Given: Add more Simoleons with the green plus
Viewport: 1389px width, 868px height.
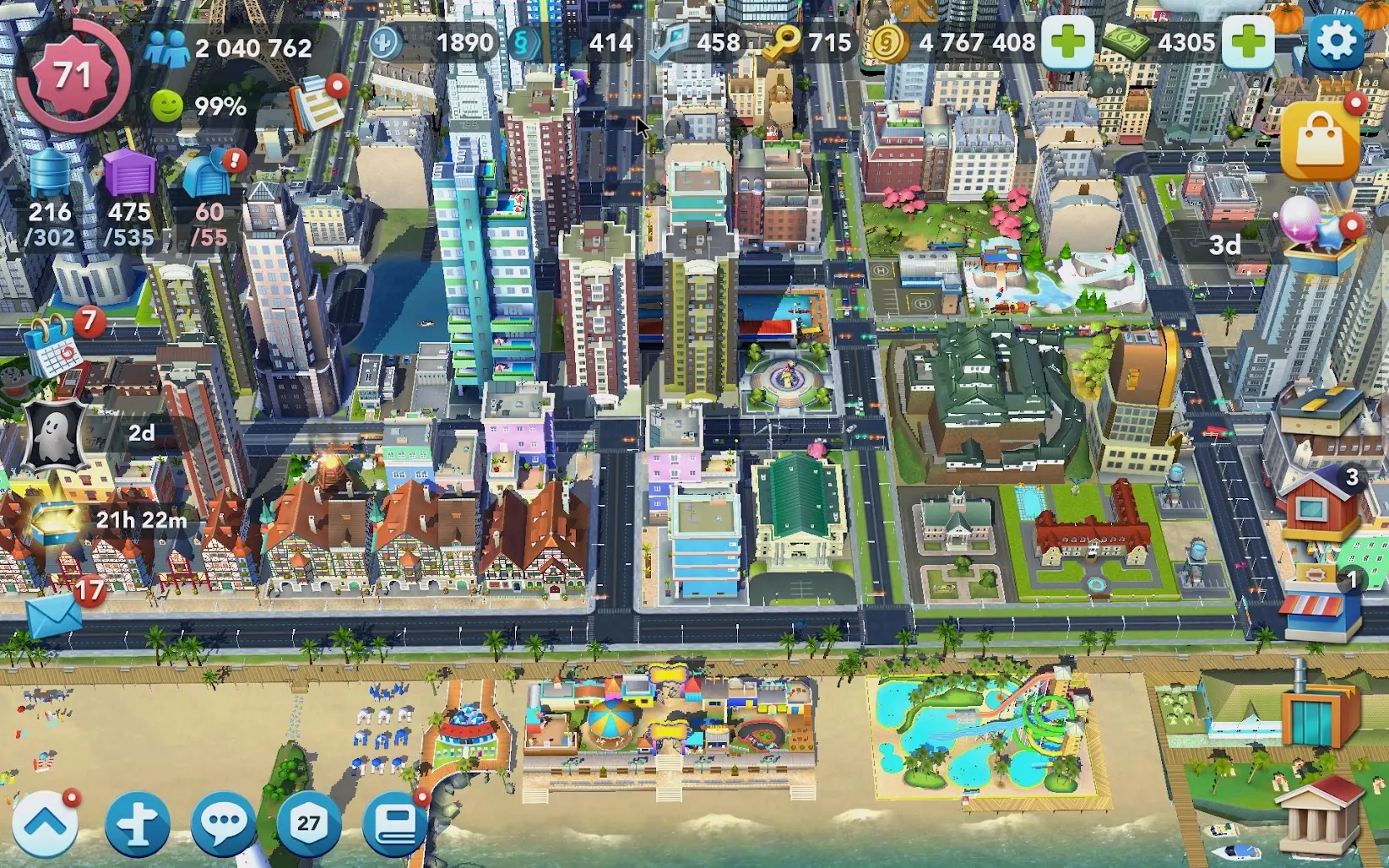Looking at the screenshot, I should coord(1067,41).
